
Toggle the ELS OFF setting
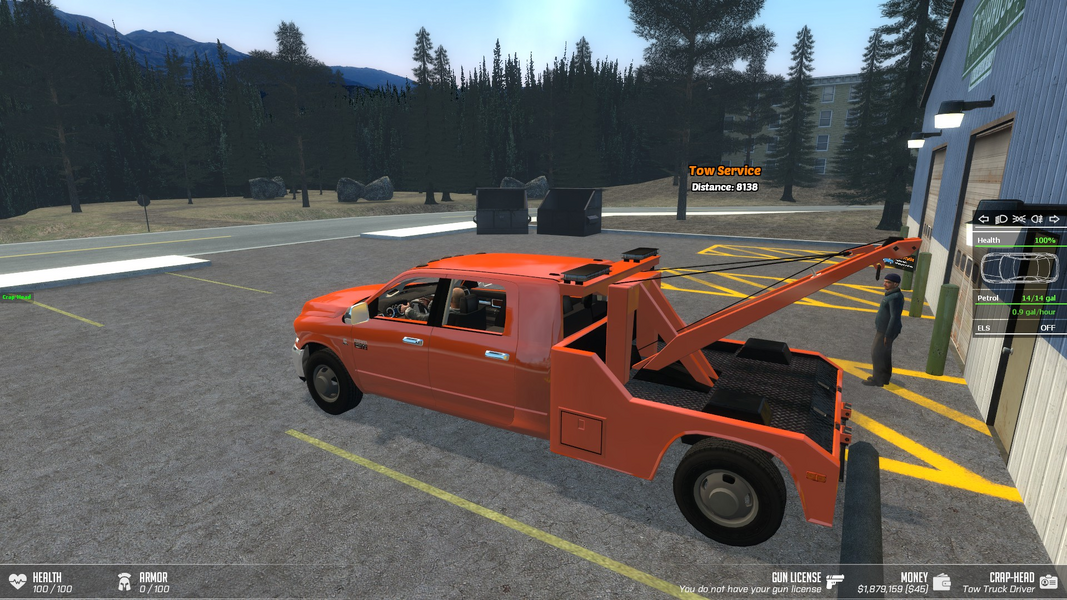pyautogui.click(x=1047, y=328)
